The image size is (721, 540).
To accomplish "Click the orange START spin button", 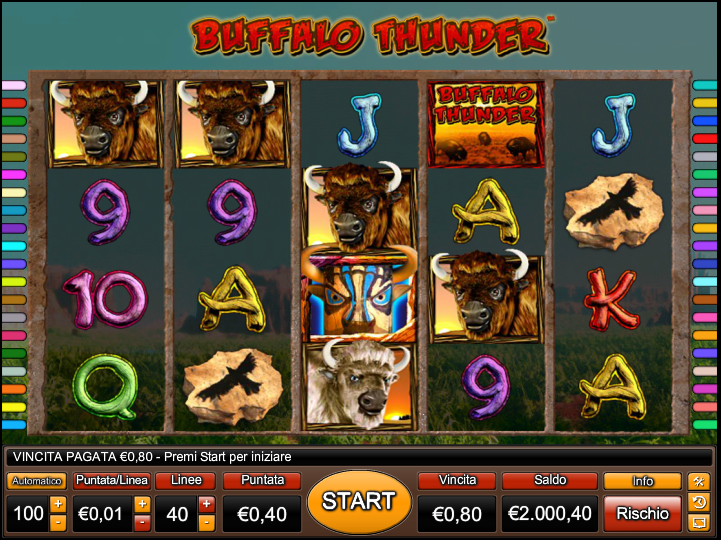I will [359, 502].
